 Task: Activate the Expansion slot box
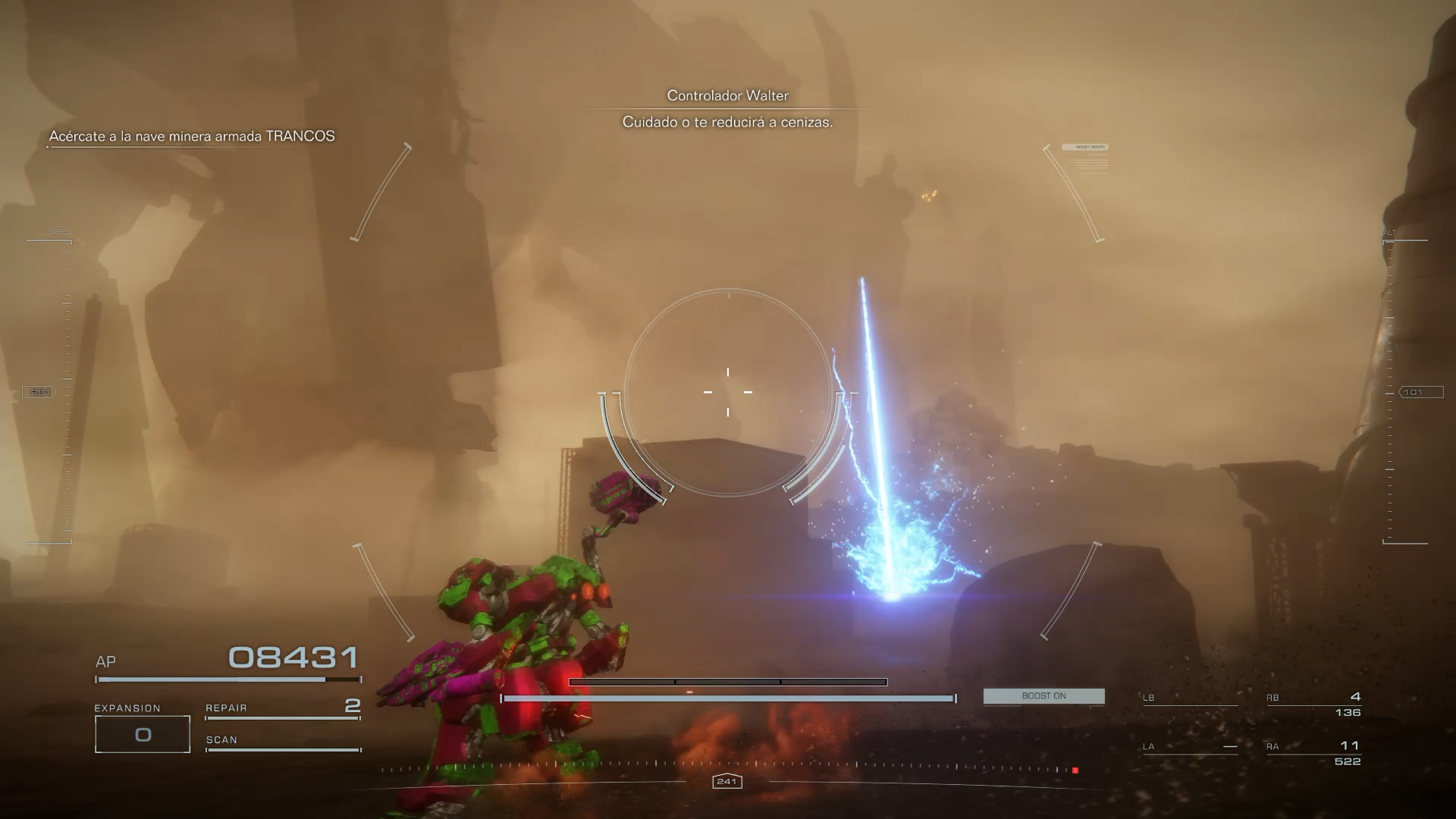143,734
